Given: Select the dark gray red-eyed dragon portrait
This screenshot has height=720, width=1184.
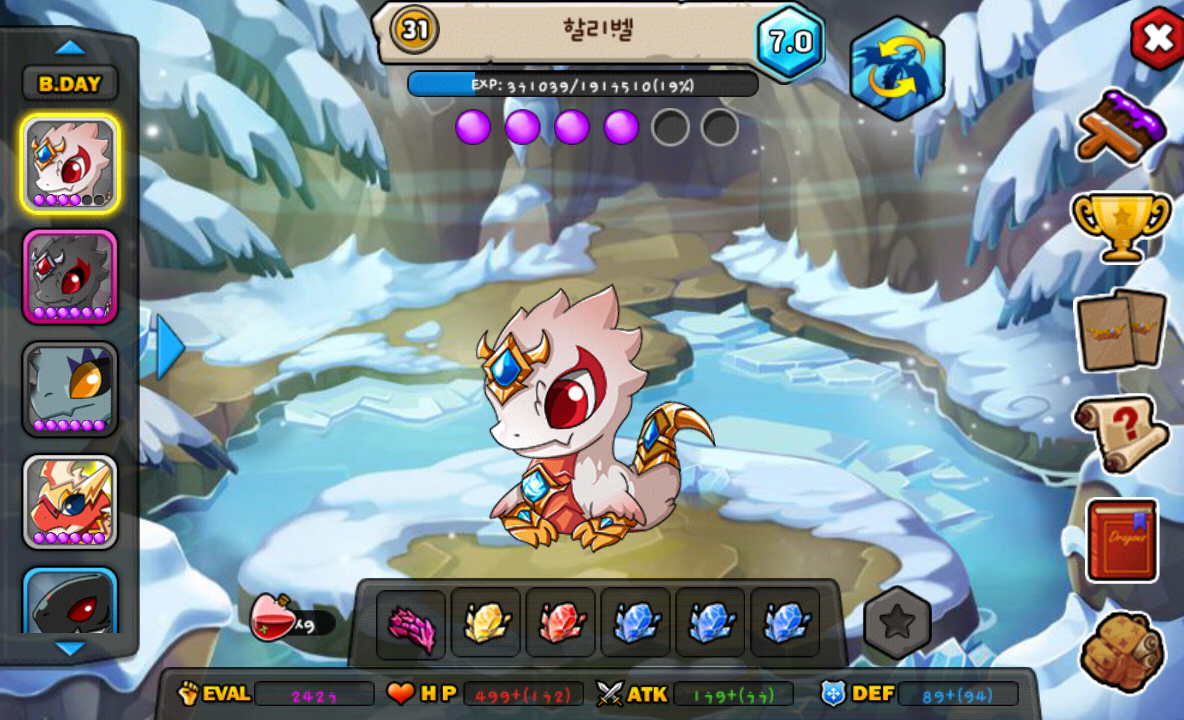Looking at the screenshot, I should click(70, 276).
